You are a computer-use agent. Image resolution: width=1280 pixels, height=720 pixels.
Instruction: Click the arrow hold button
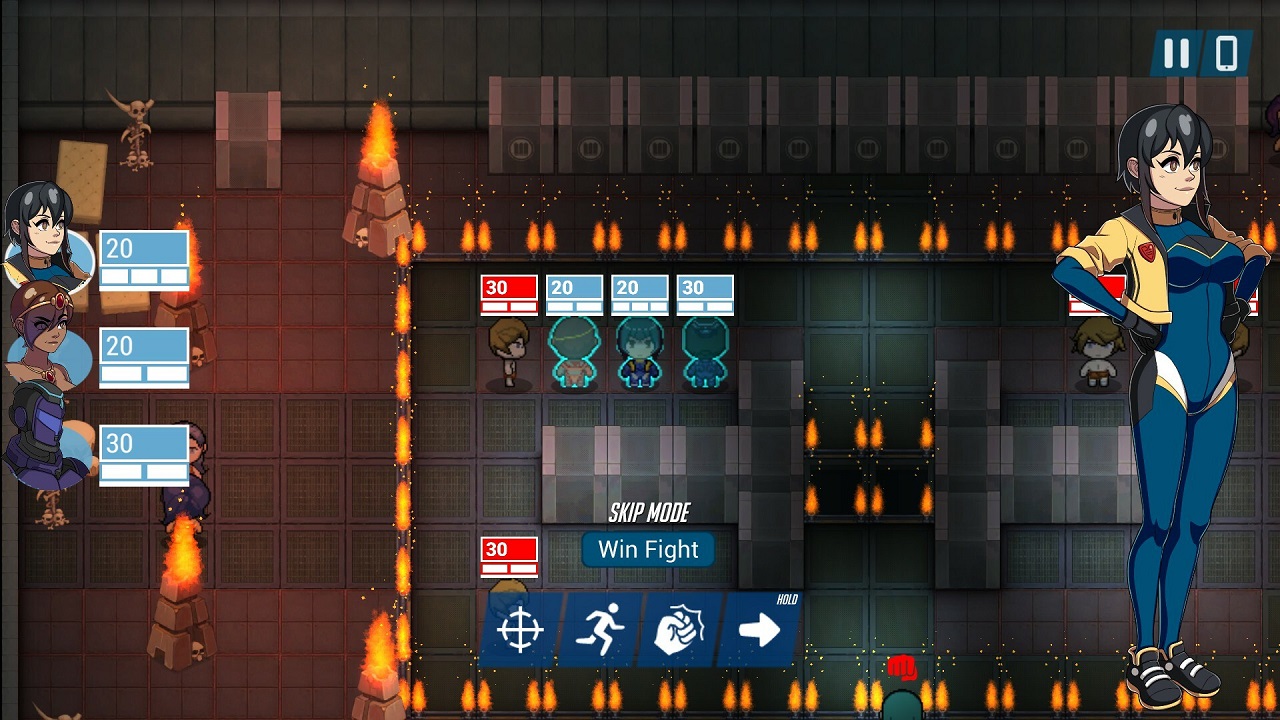tap(759, 630)
